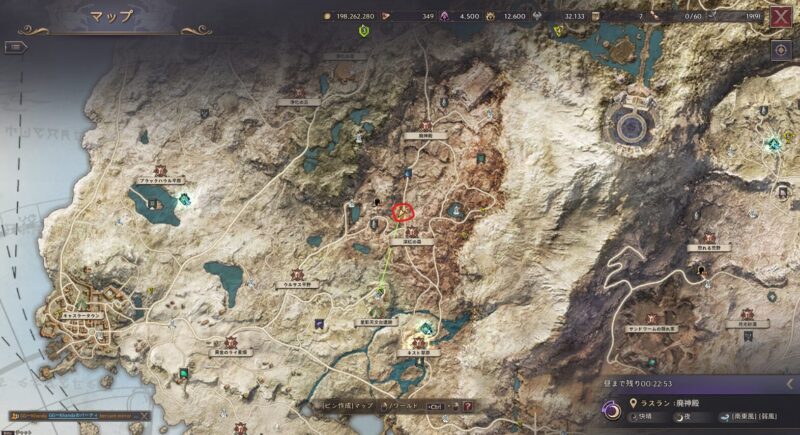
Task: Open the side panel tab below map title
Action: [x=17, y=46]
